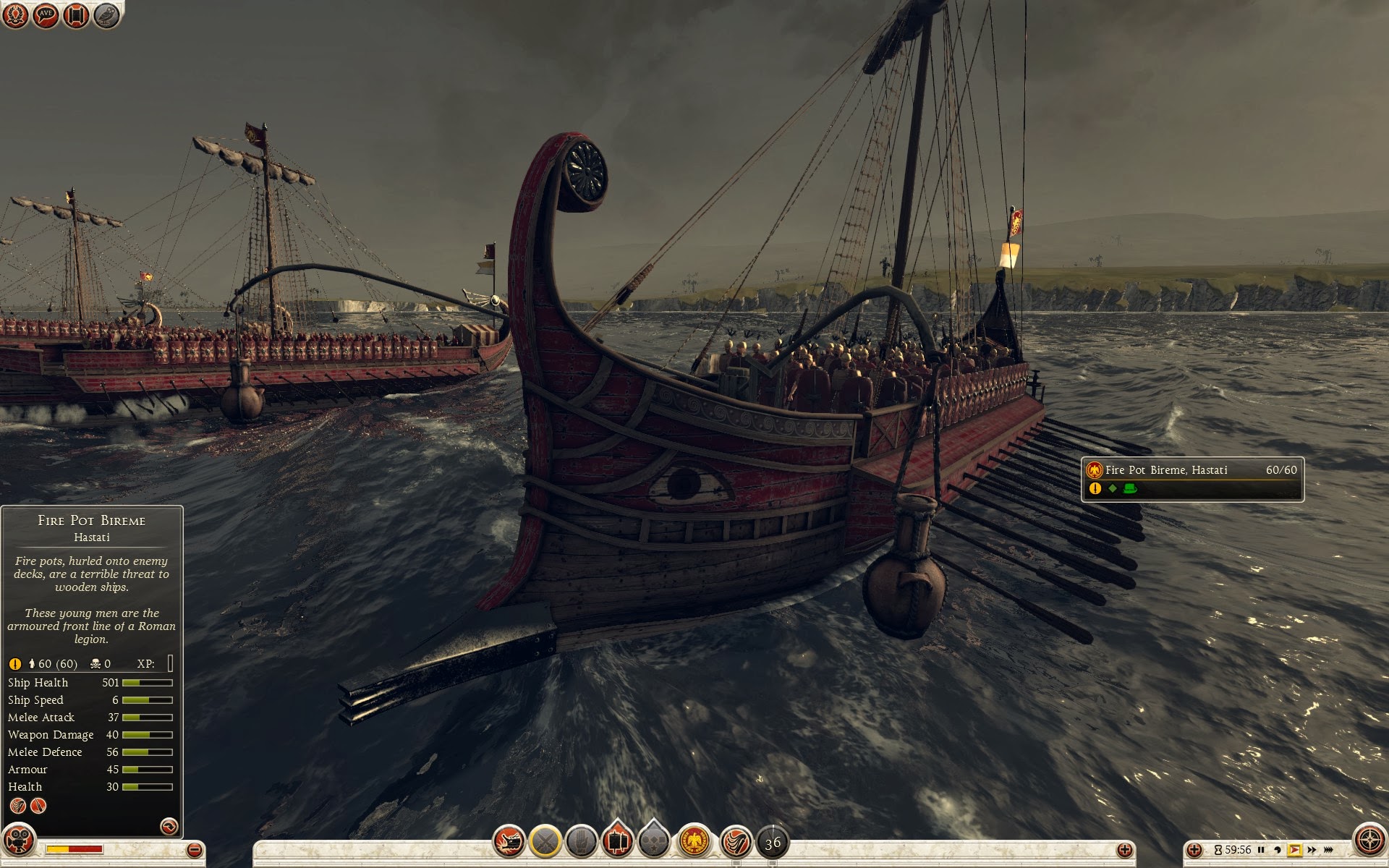This screenshot has width=1389, height=868.
Task: Open the AVE chat speech bubble
Action: click(46, 15)
